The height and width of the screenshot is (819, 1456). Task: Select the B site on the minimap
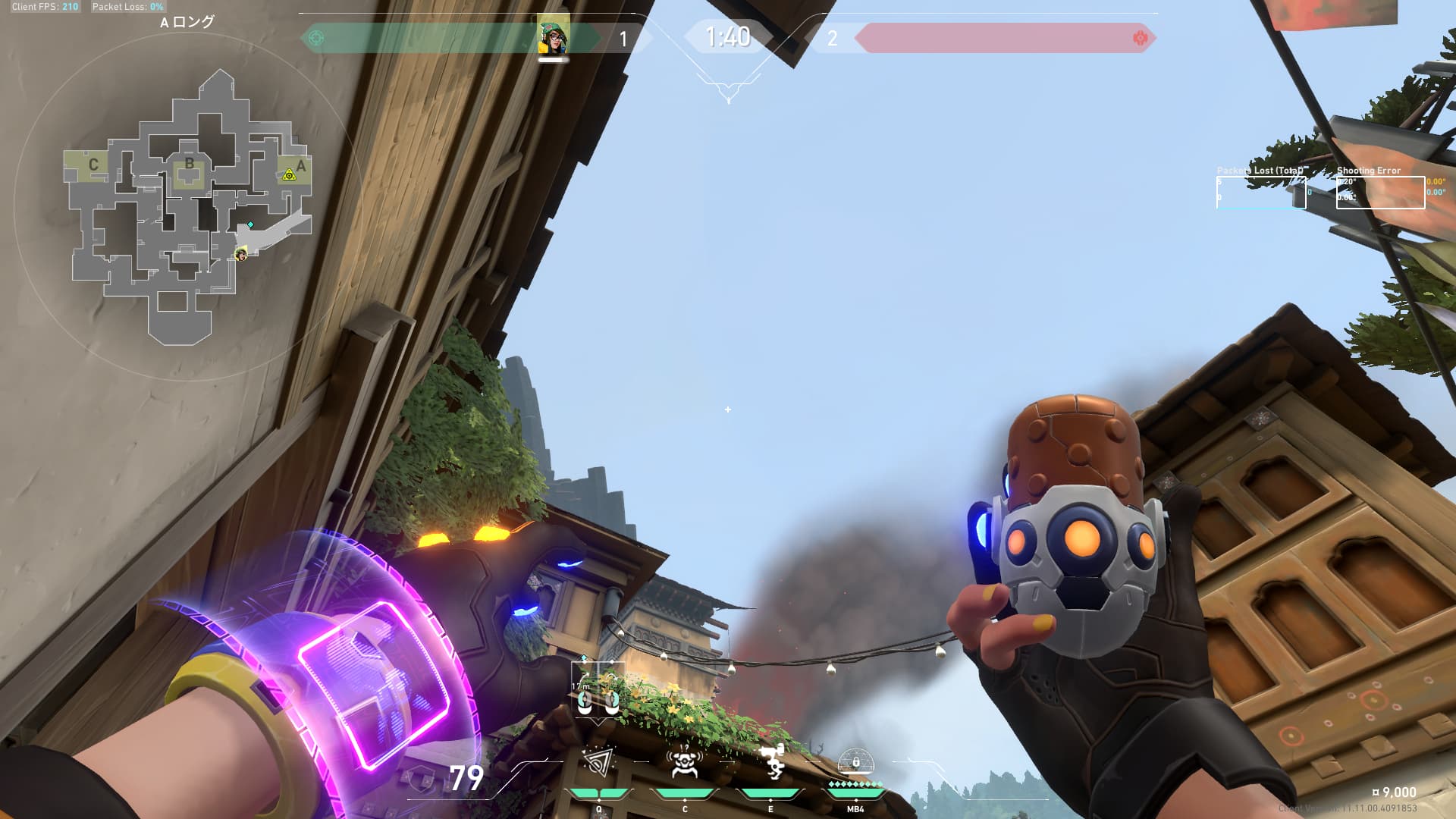[x=190, y=164]
